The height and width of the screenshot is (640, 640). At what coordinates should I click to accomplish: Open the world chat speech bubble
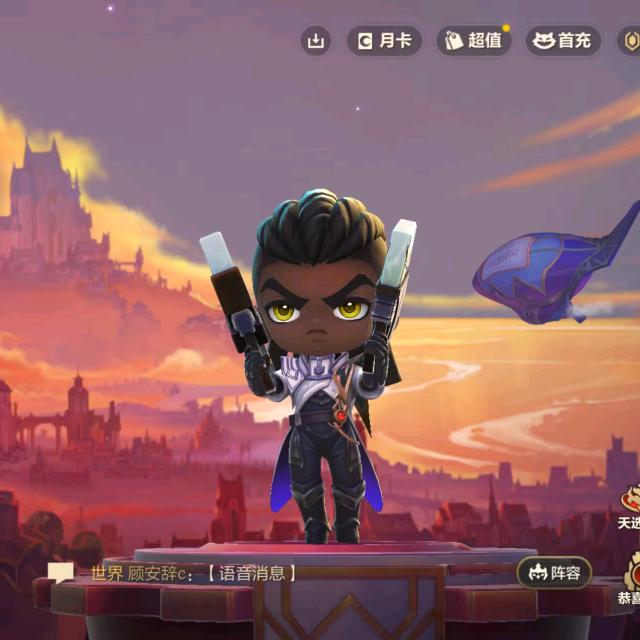pos(61,573)
